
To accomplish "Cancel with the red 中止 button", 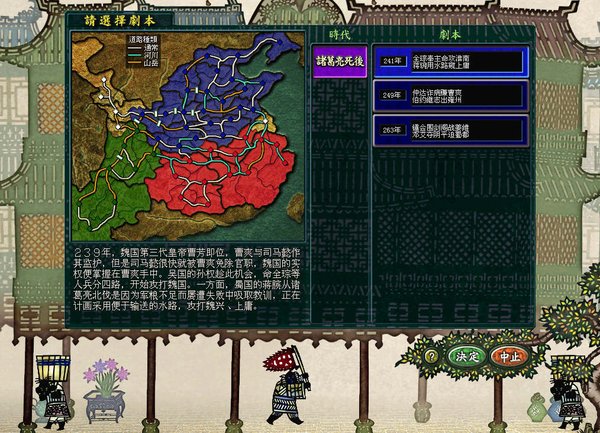I will point(509,355).
